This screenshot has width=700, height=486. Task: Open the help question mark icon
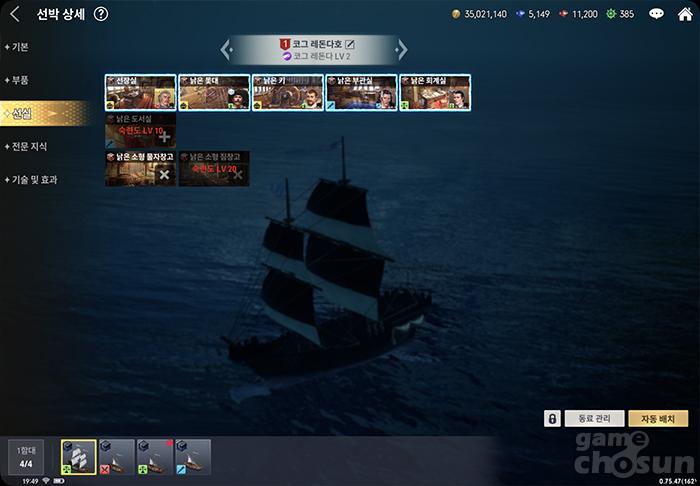(101, 14)
